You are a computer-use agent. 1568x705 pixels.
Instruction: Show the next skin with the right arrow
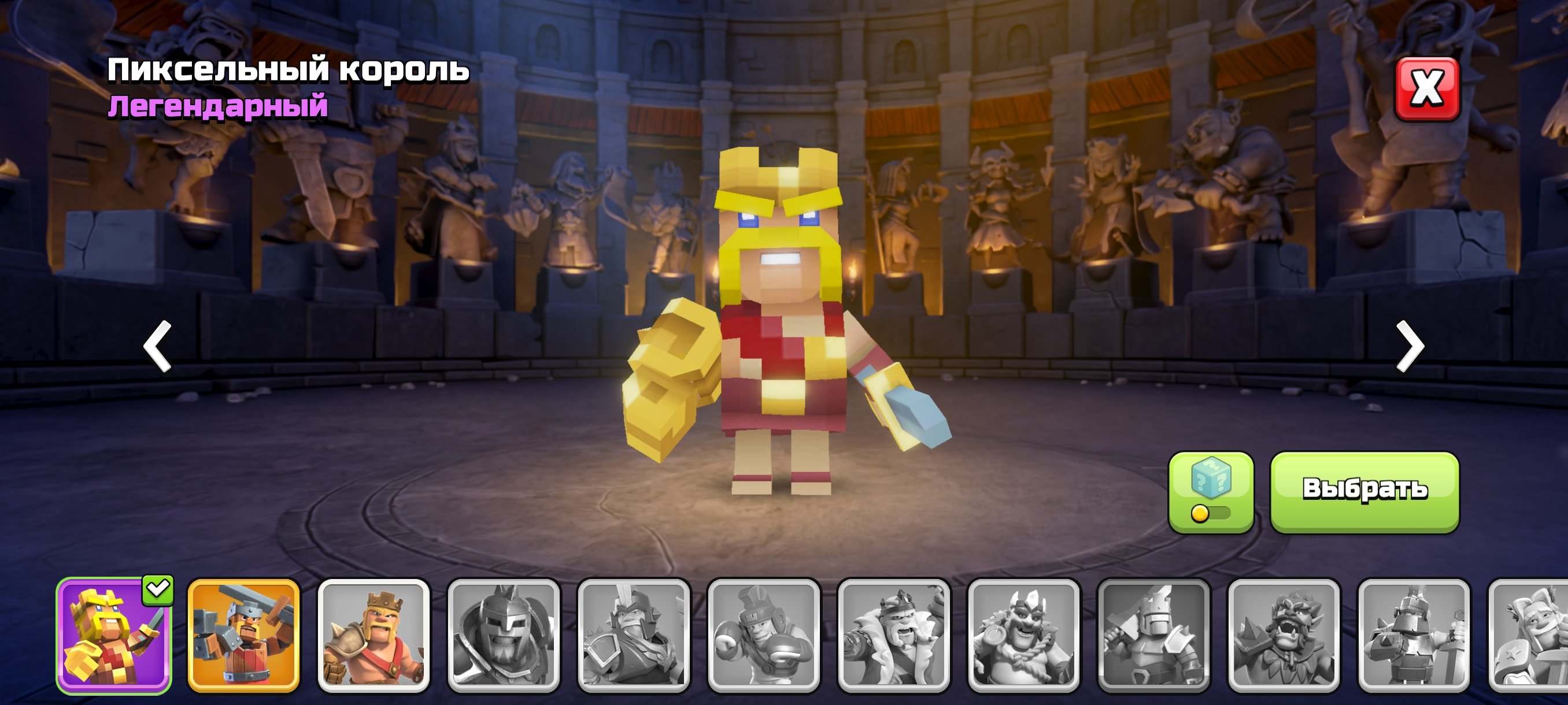1410,346
